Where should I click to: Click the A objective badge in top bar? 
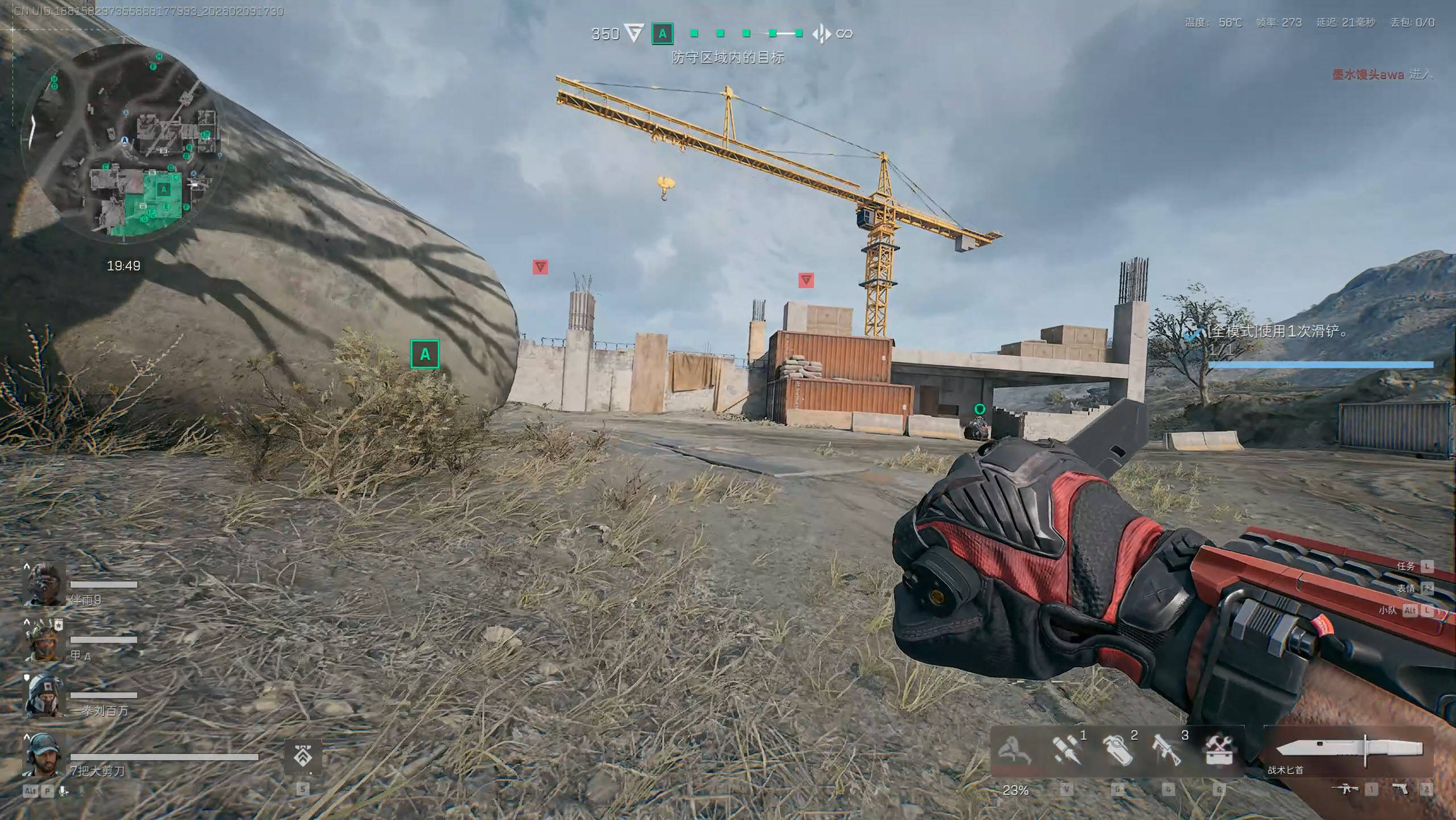coord(662,34)
